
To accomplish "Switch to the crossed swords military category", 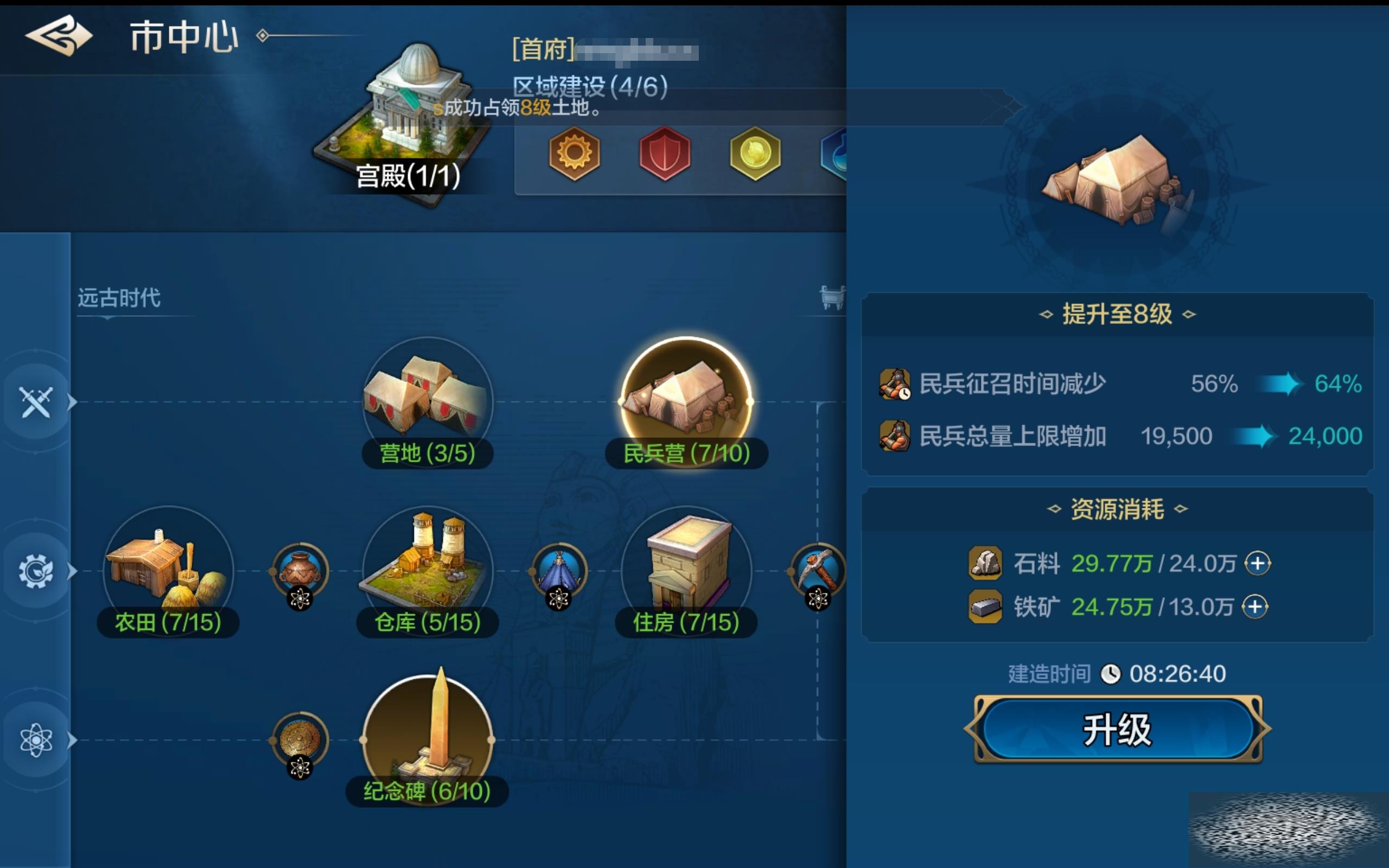I will coord(36,401).
